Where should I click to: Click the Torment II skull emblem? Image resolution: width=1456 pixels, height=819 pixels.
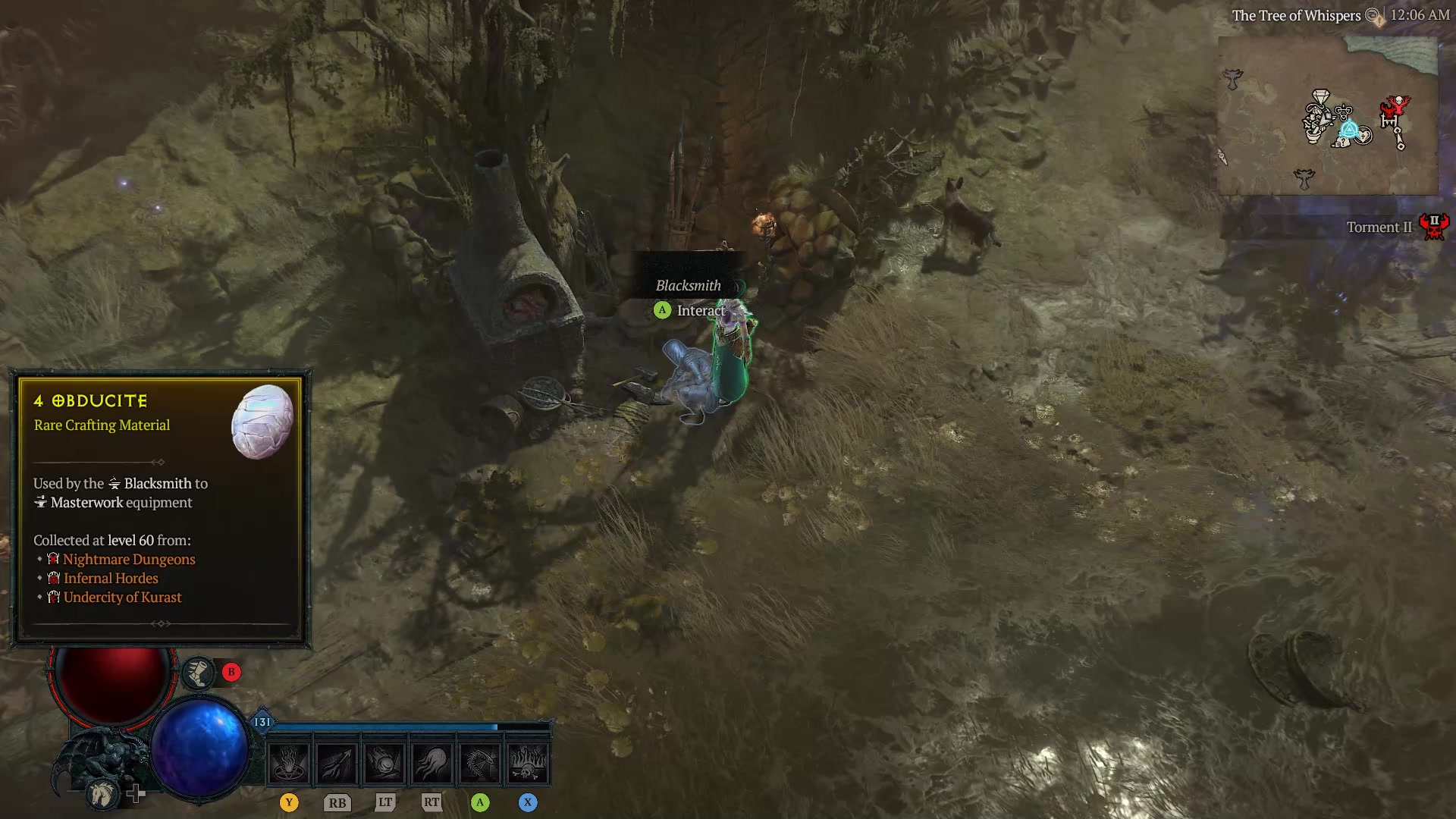pyautogui.click(x=1435, y=227)
